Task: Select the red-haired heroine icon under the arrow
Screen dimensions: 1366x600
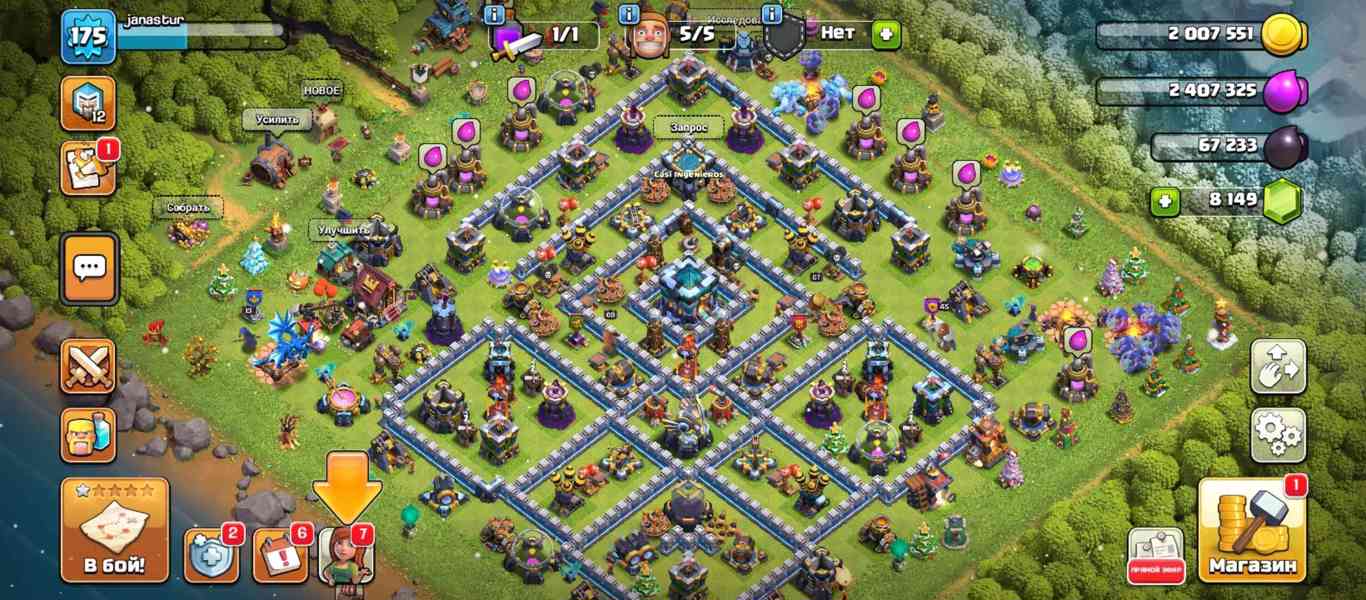Action: pos(345,555)
